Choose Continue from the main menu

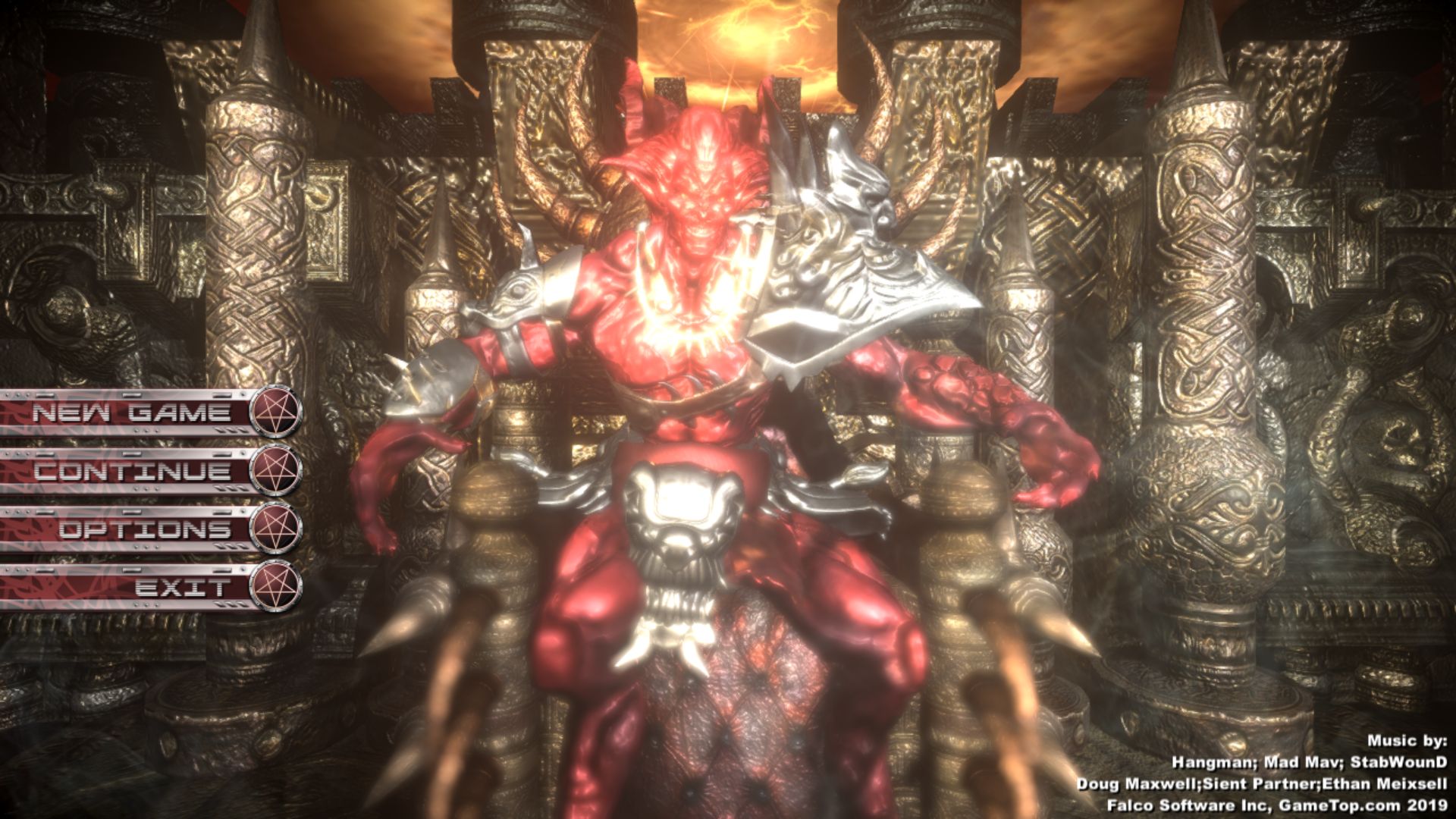pyautogui.click(x=132, y=471)
